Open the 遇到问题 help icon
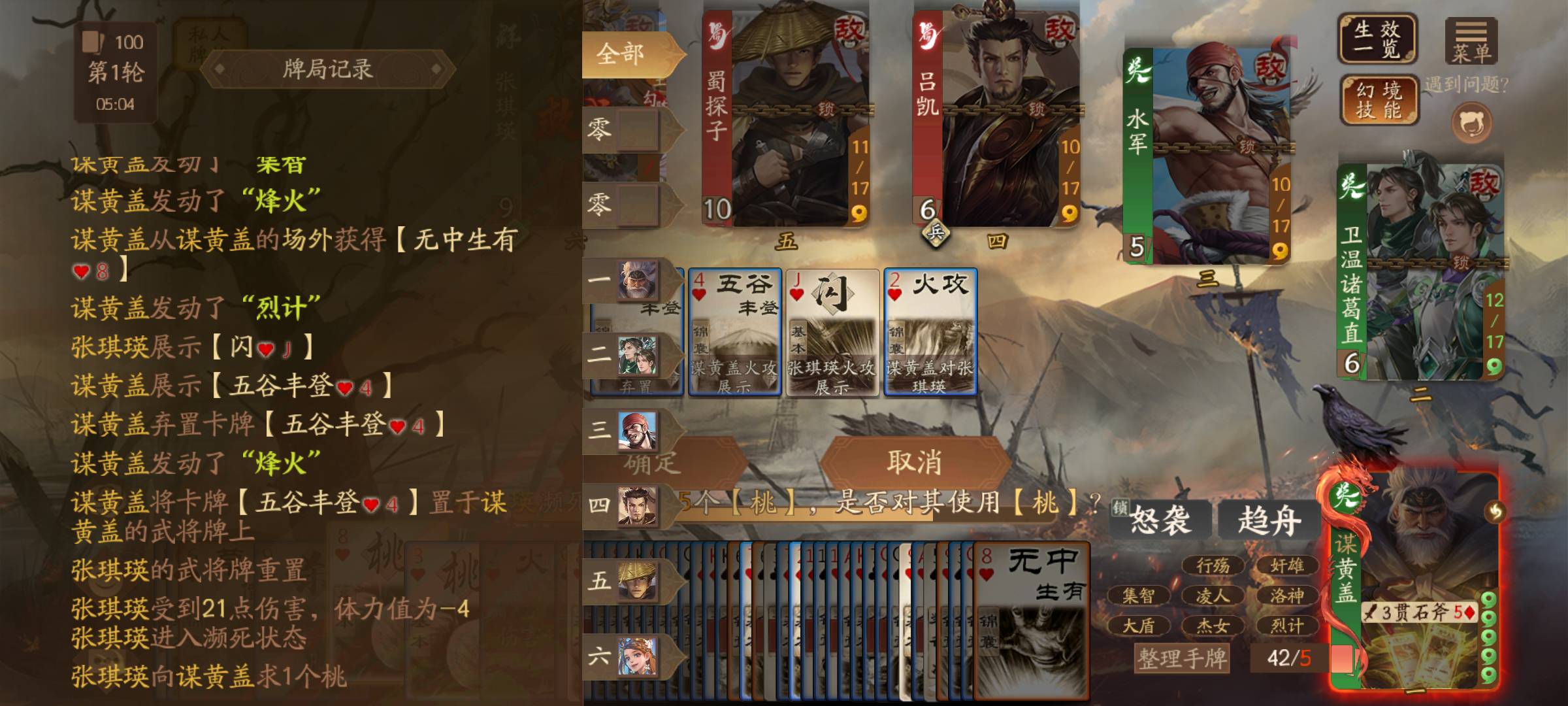This screenshot has width=1568, height=706. point(1471,123)
